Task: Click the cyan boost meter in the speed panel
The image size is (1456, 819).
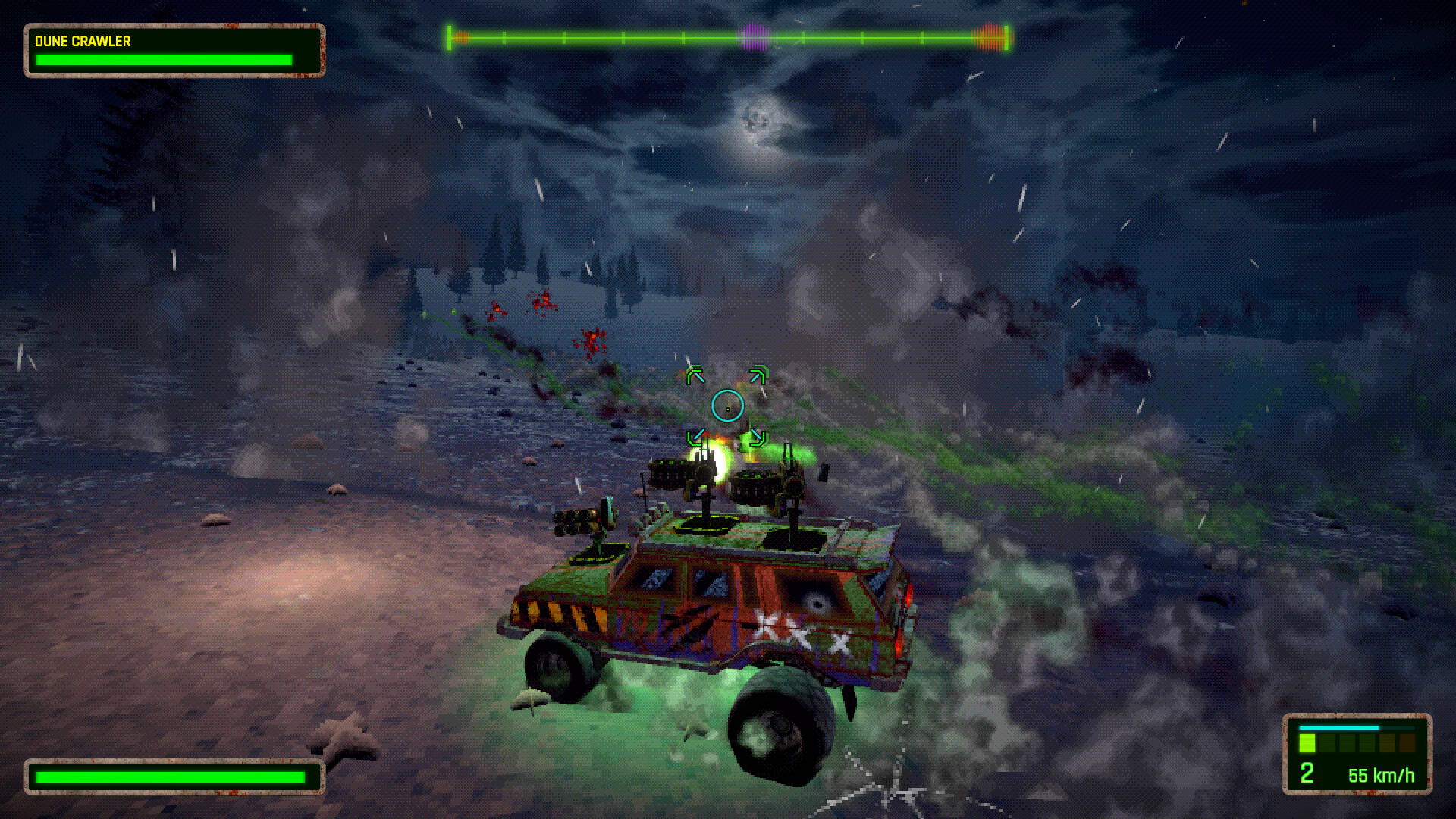Action: (1339, 728)
